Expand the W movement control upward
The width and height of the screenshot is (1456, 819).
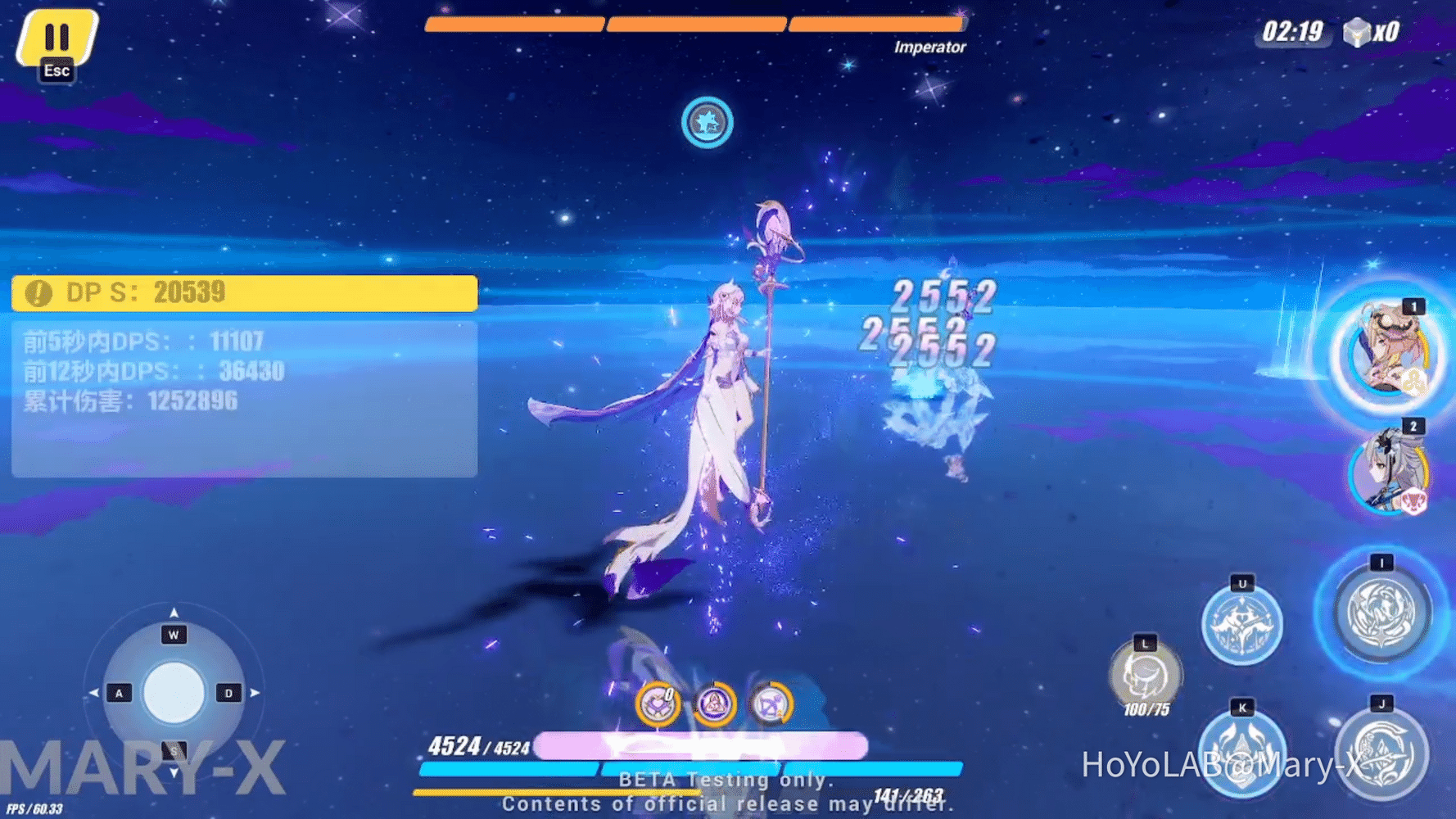click(173, 633)
